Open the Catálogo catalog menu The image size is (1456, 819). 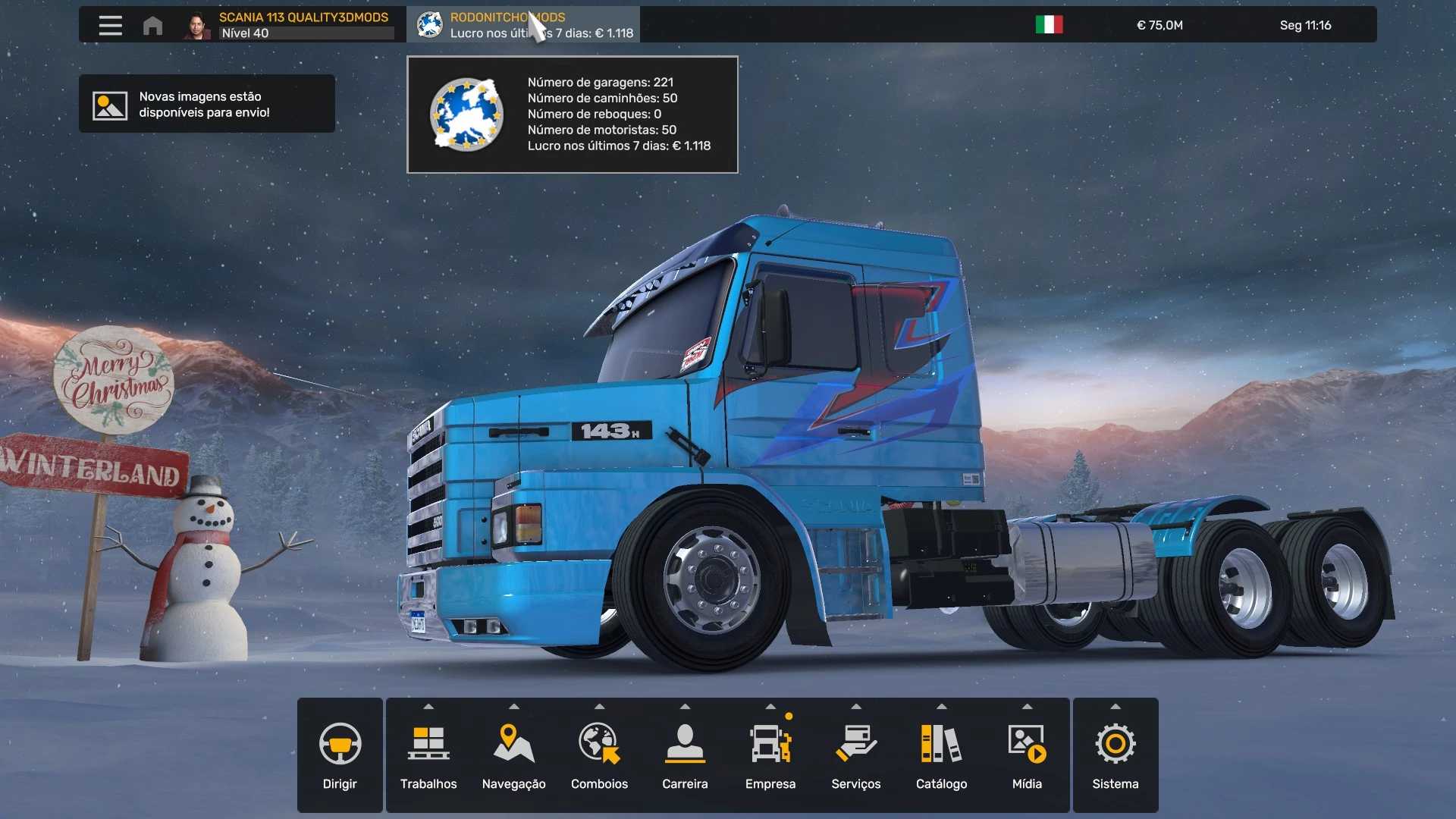(x=941, y=755)
